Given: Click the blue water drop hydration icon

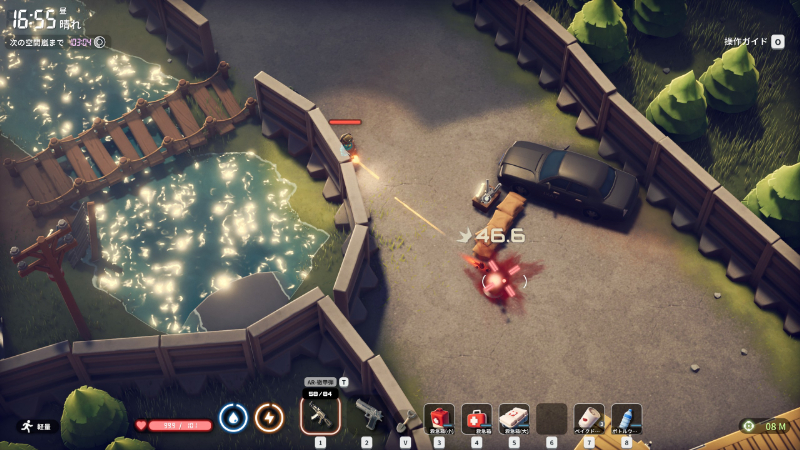Looking at the screenshot, I should tap(233, 417).
